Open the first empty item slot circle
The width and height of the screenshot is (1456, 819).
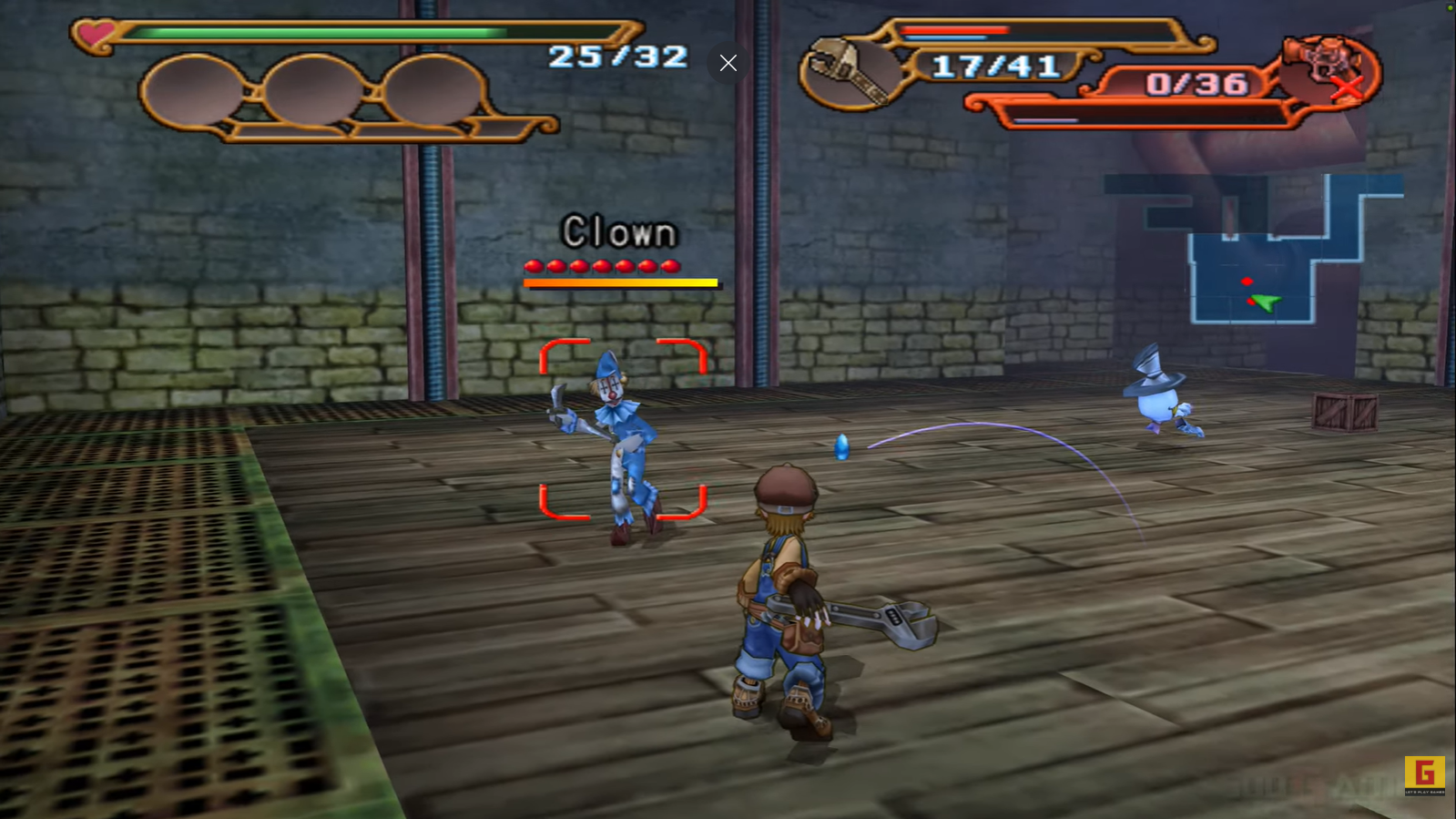pos(193,91)
